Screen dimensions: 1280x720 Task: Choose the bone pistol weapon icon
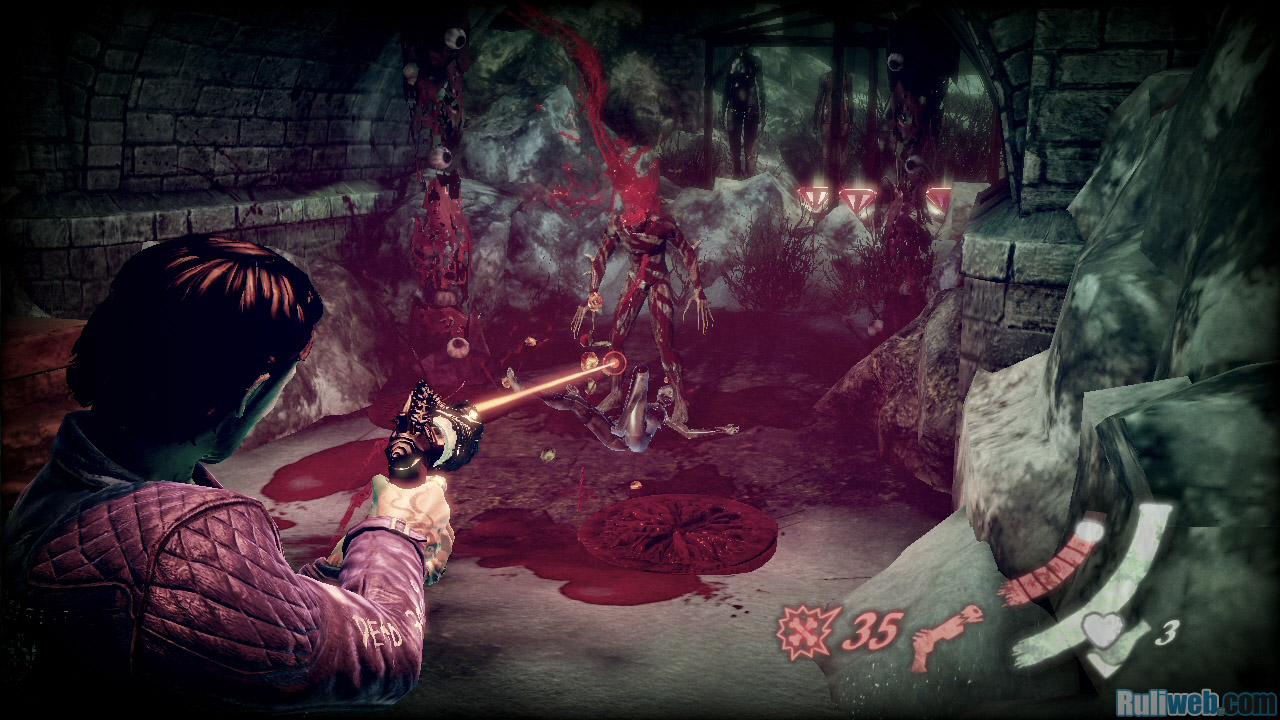point(945,636)
